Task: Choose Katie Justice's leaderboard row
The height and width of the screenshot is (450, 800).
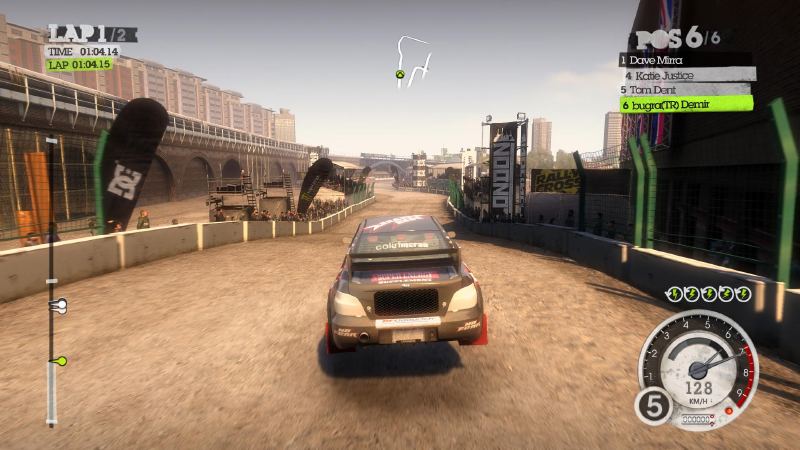Action: coord(685,74)
